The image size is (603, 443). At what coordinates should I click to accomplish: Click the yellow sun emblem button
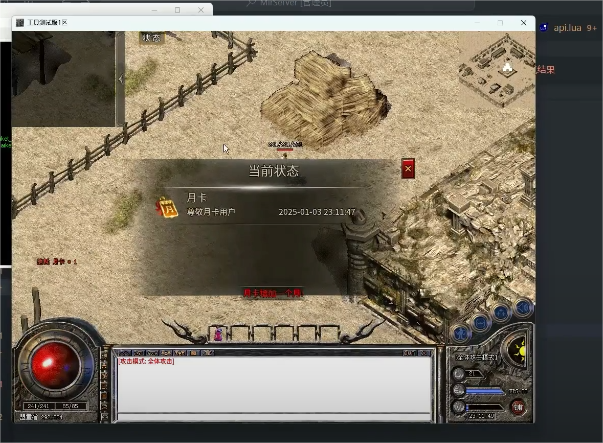click(x=518, y=350)
